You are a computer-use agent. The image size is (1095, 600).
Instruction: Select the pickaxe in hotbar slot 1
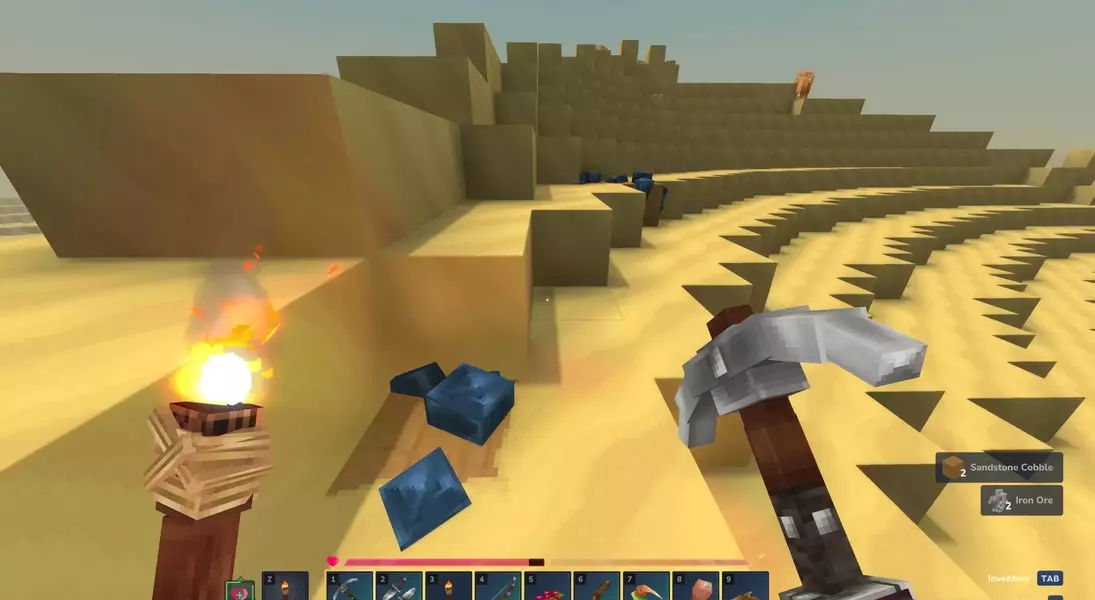click(x=350, y=587)
